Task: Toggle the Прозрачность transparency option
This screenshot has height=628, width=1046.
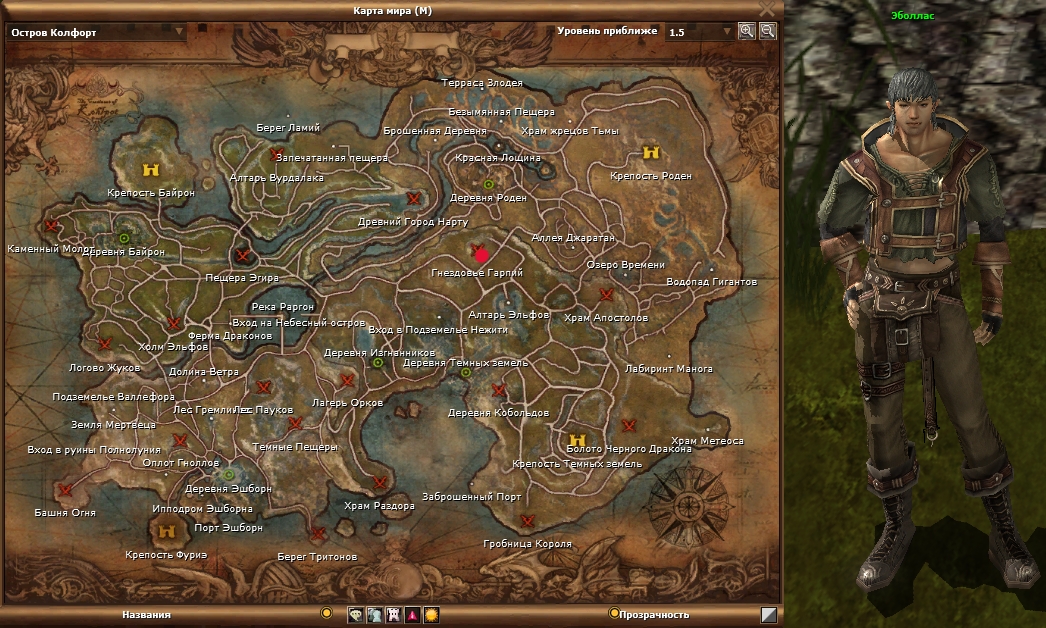Action: (613, 614)
